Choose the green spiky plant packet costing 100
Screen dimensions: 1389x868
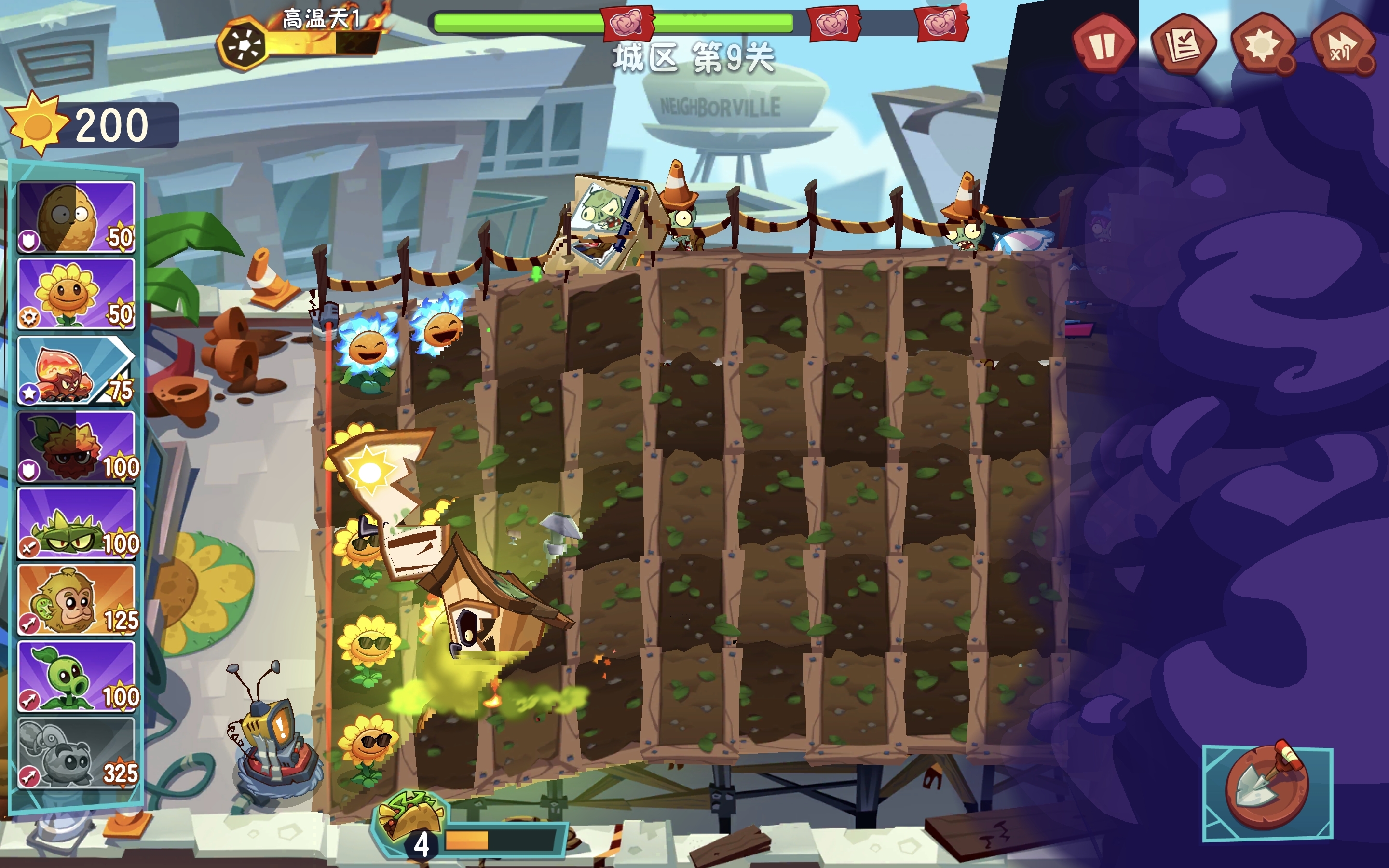76,524
